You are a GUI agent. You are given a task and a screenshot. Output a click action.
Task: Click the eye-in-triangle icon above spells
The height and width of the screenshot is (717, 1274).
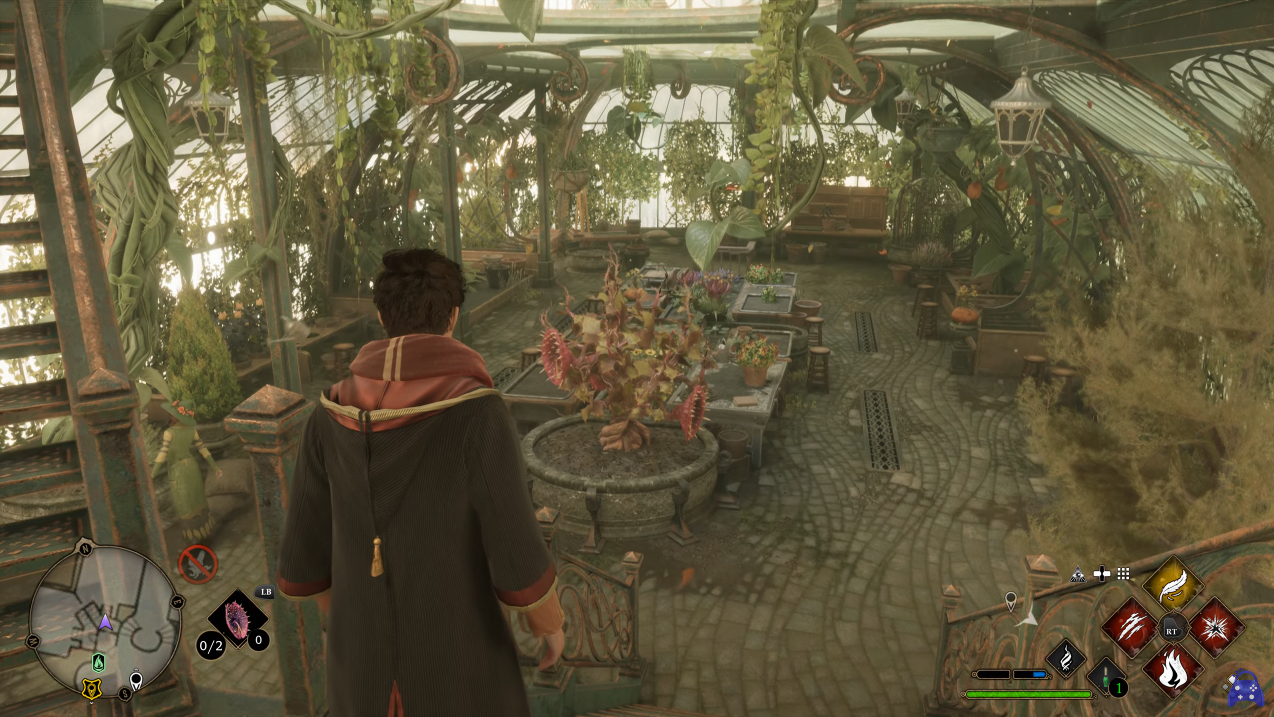tap(1078, 574)
